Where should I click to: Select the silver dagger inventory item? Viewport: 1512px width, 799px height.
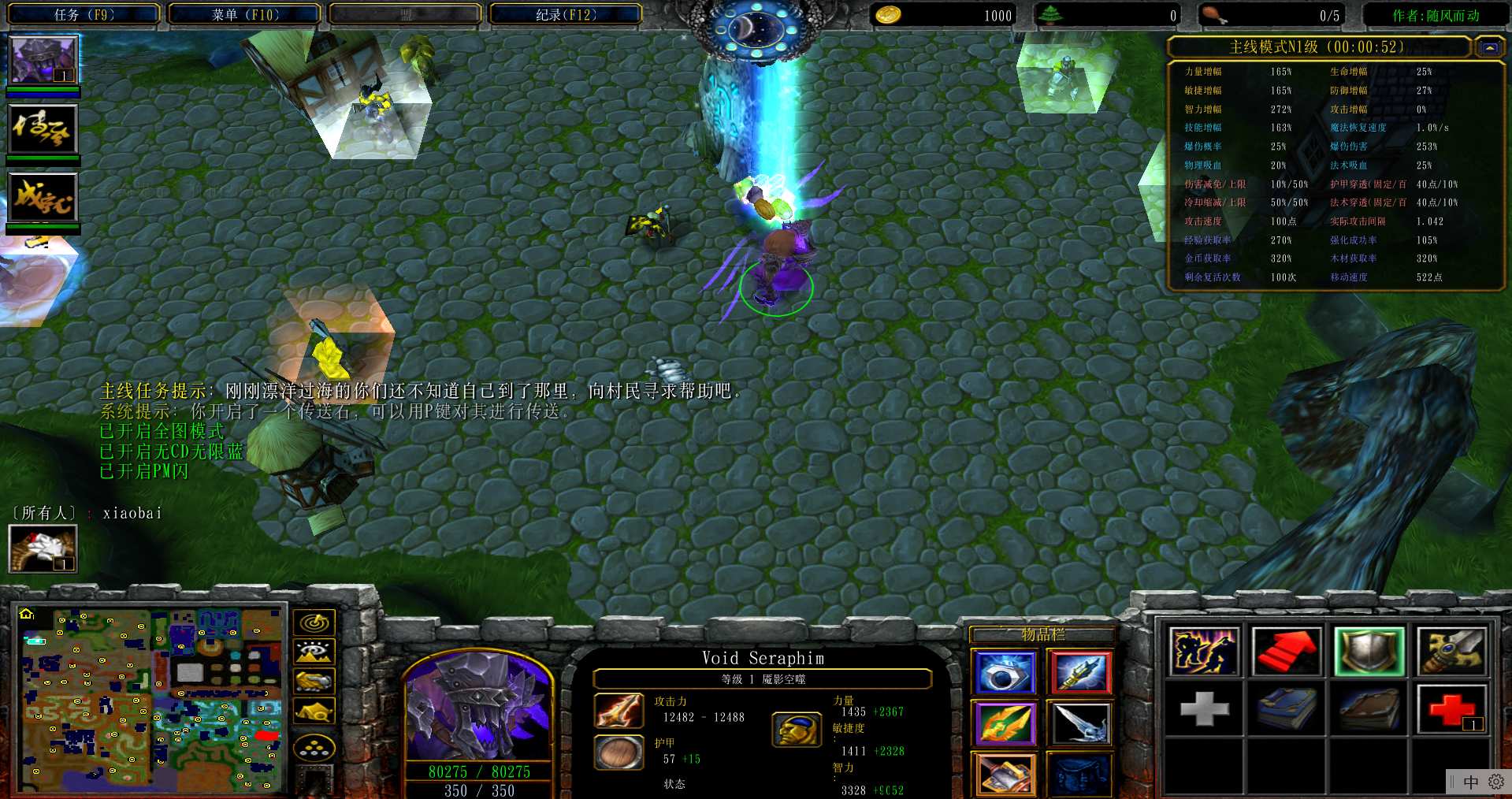point(1080,723)
